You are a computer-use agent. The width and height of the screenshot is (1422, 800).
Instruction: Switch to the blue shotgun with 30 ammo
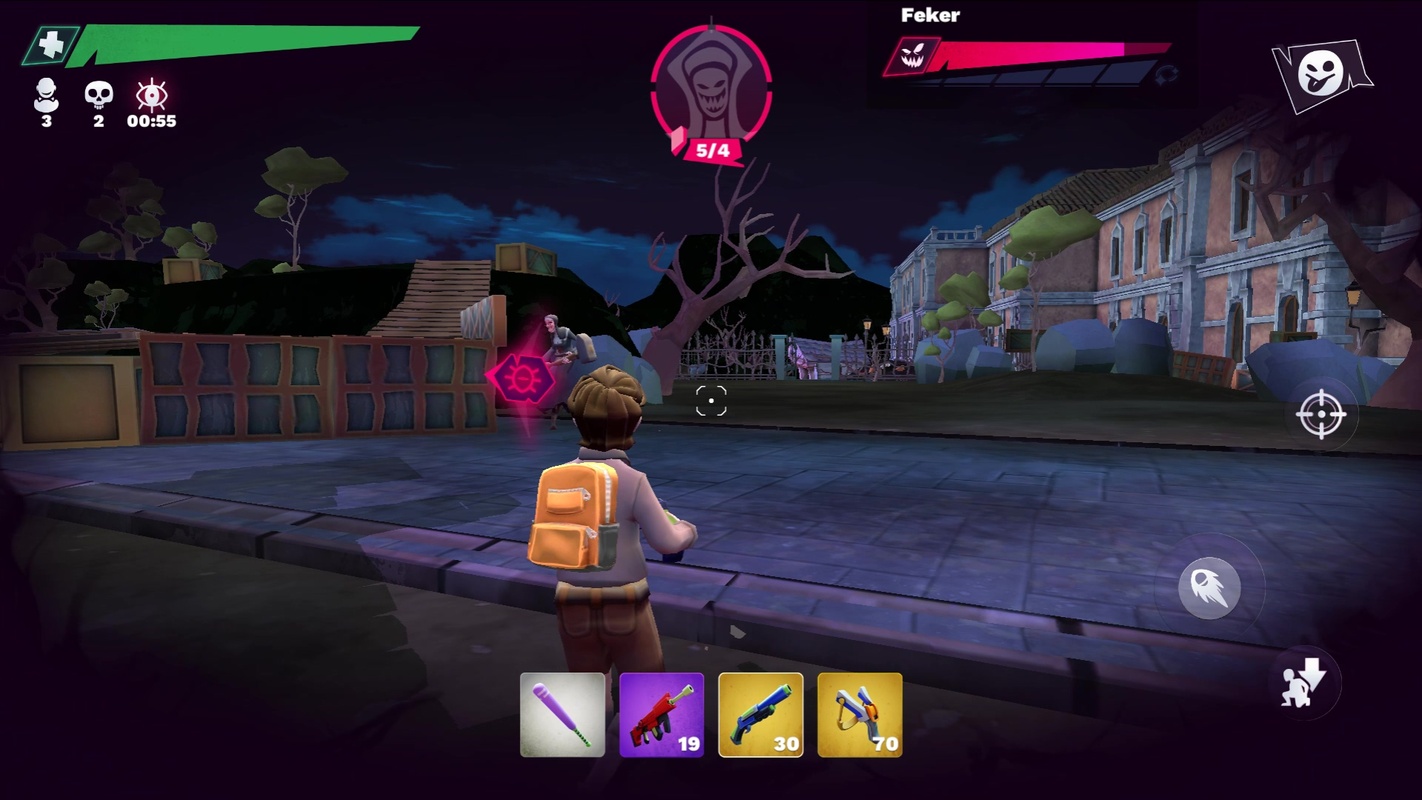pos(760,714)
